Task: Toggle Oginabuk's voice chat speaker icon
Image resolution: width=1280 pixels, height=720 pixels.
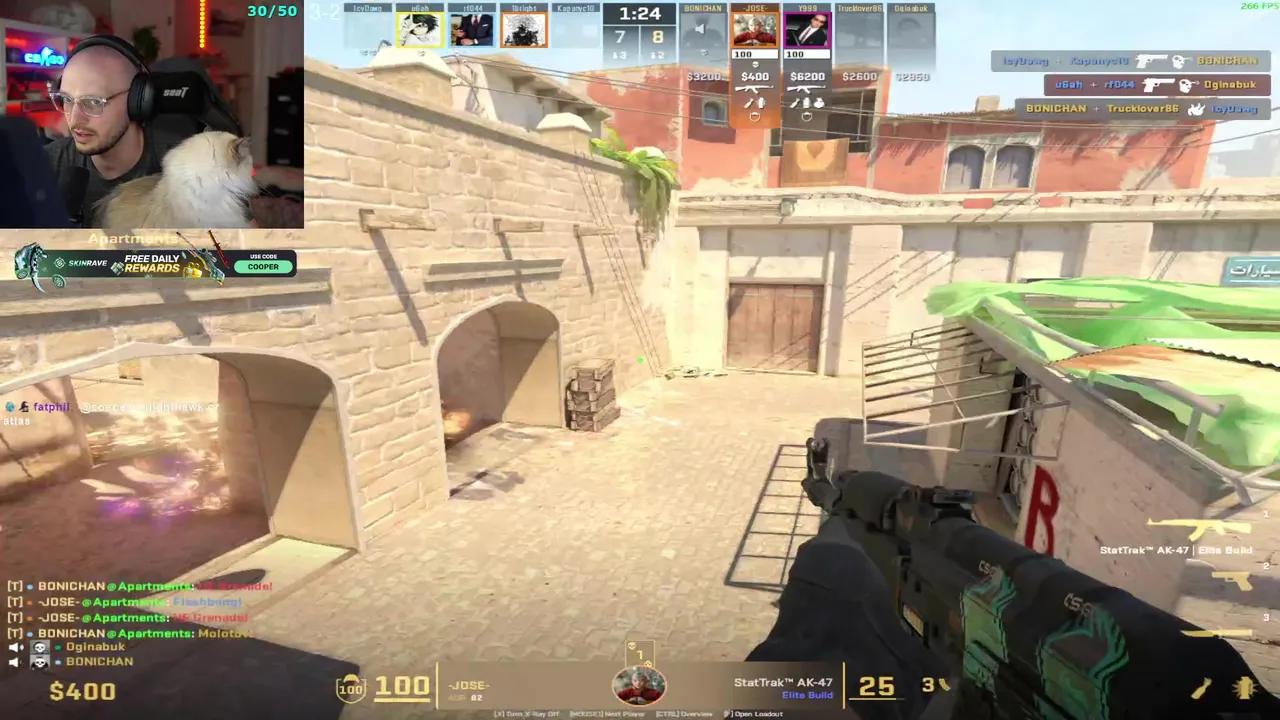Action: pos(13,646)
